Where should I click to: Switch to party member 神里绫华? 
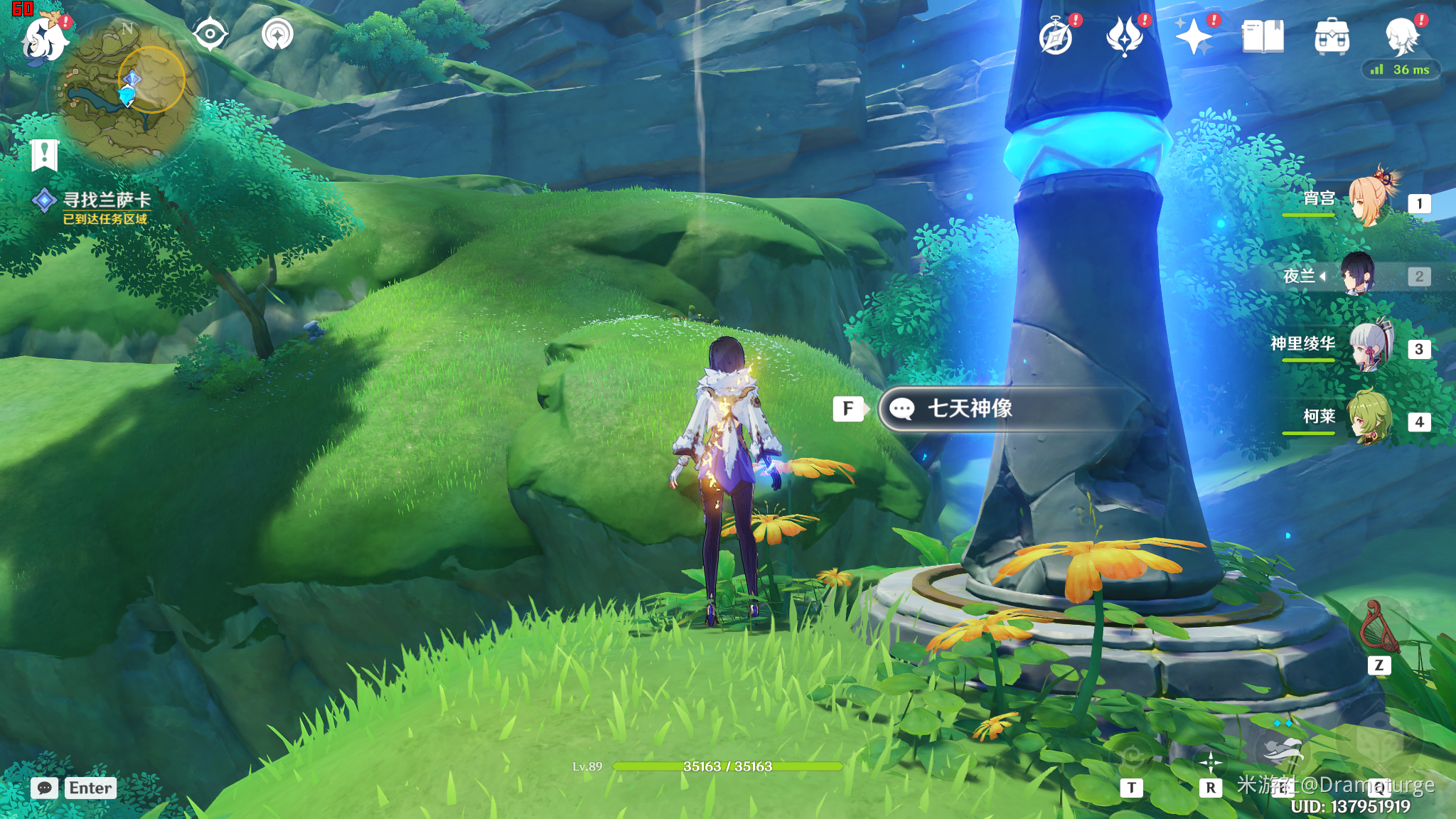coord(1370,346)
